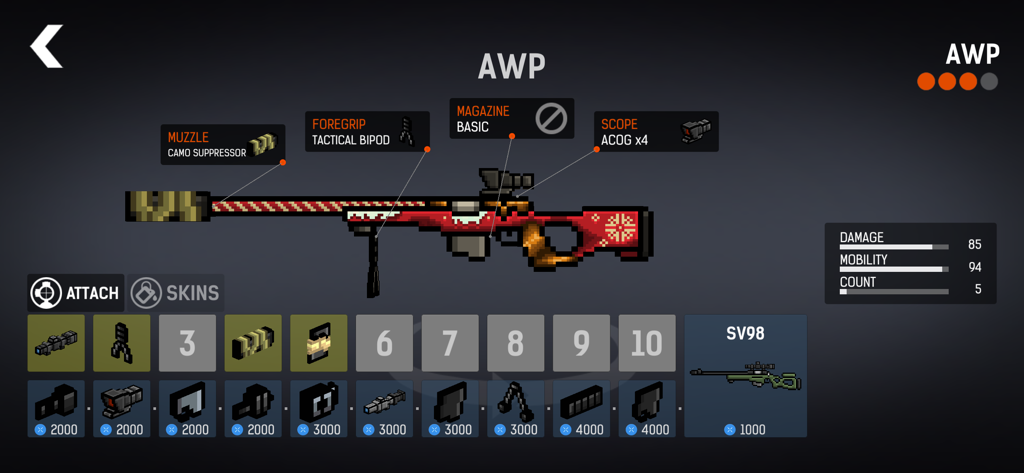Viewport: 1024px width, 473px height.
Task: Open the Scope ACOG x4 label
Action: point(656,132)
